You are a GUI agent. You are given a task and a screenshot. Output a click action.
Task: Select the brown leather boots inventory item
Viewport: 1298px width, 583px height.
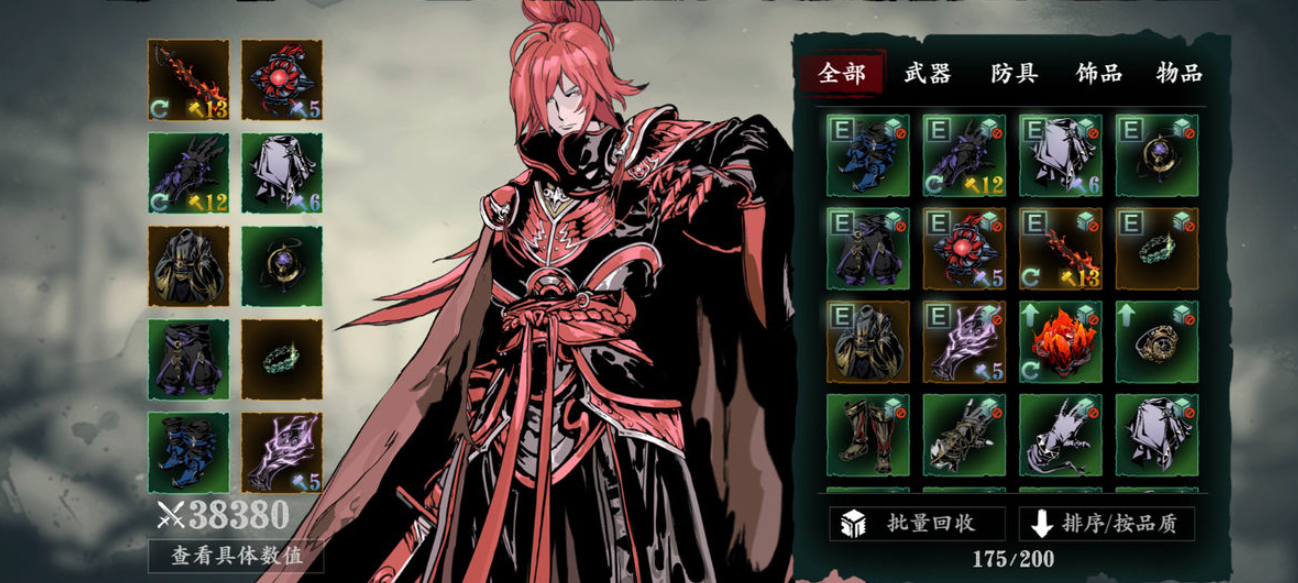coord(867,435)
